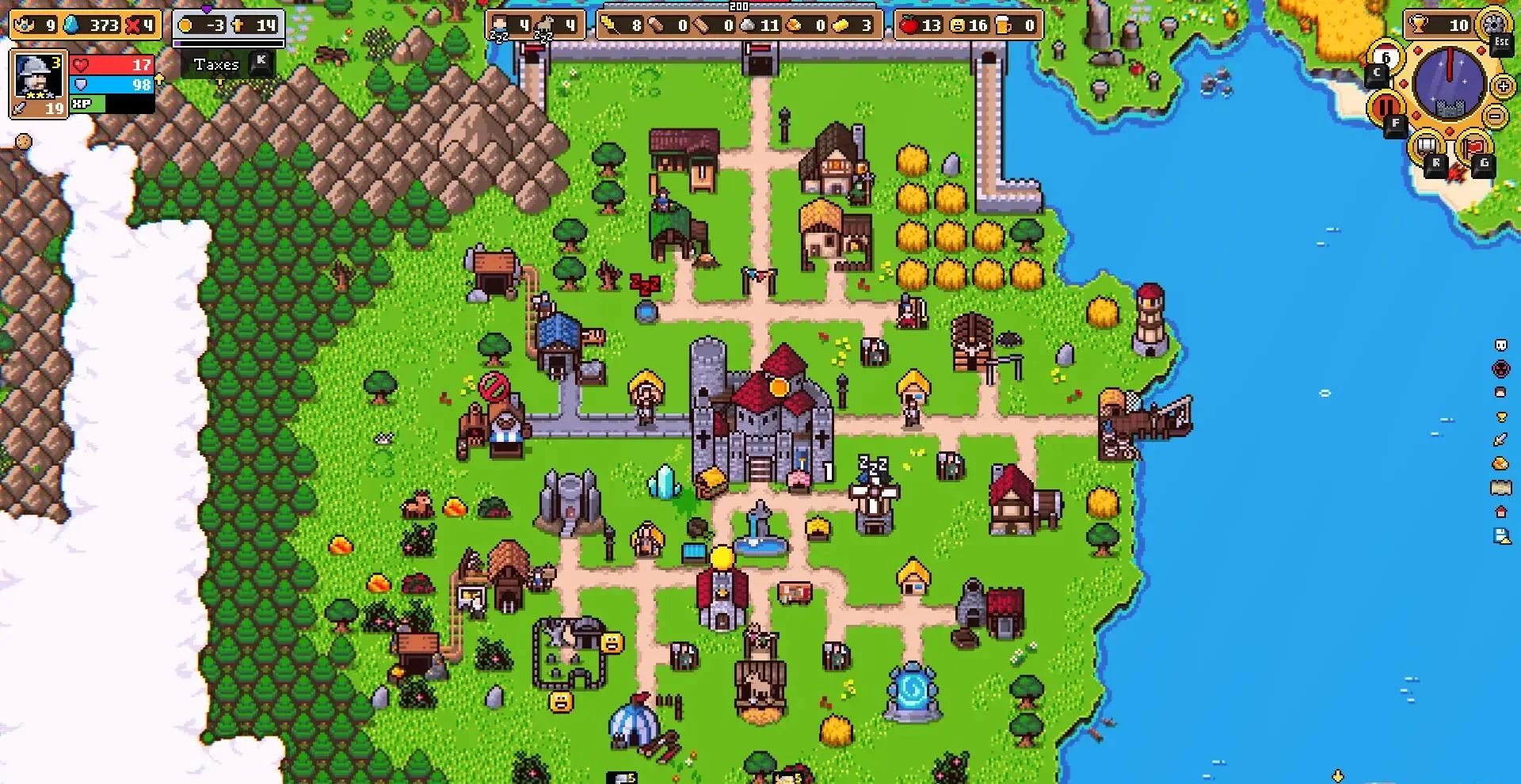Open the Taxes panel
The image size is (1521, 784).
[216, 65]
